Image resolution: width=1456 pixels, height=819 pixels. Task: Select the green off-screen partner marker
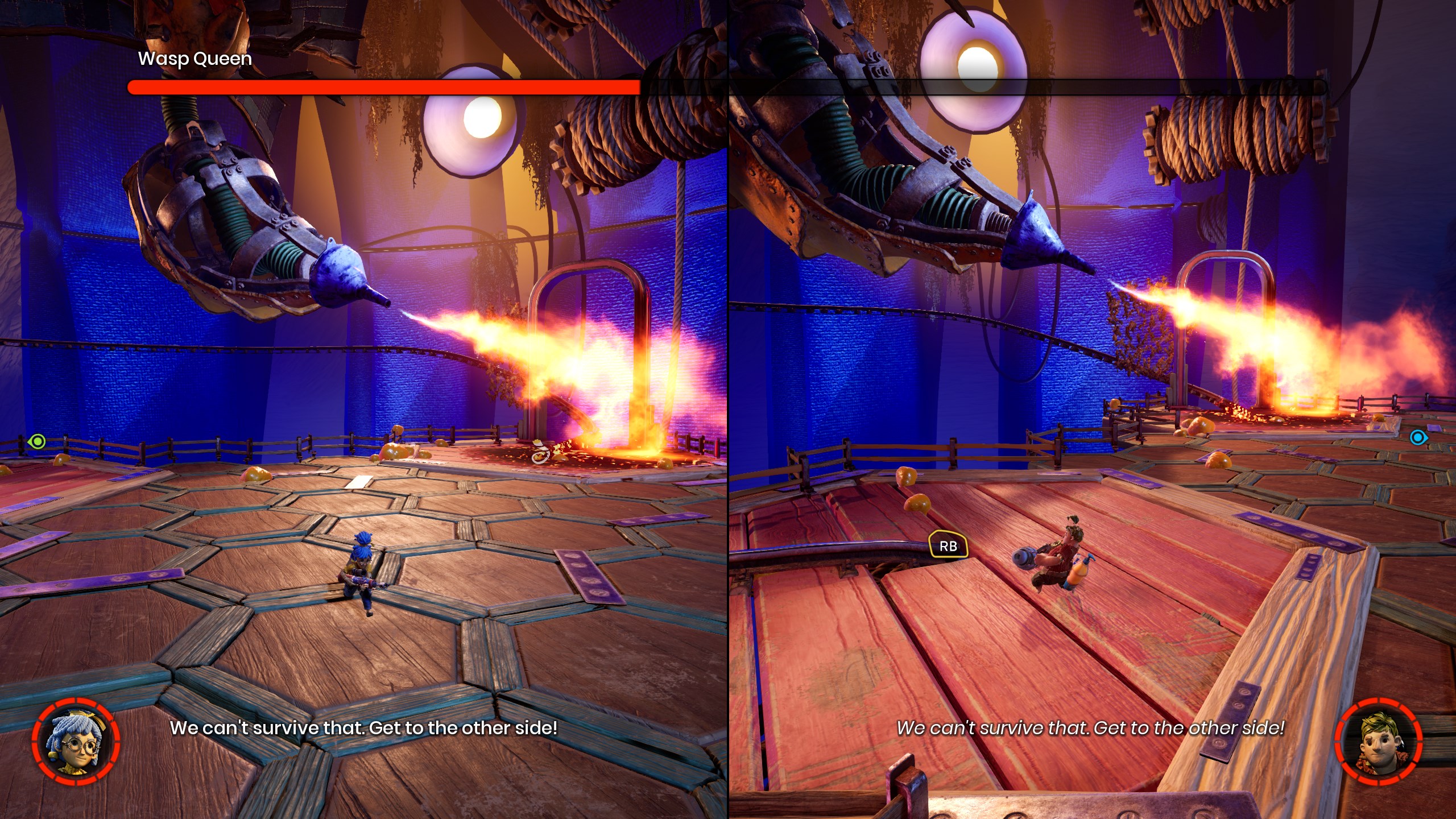point(37,441)
